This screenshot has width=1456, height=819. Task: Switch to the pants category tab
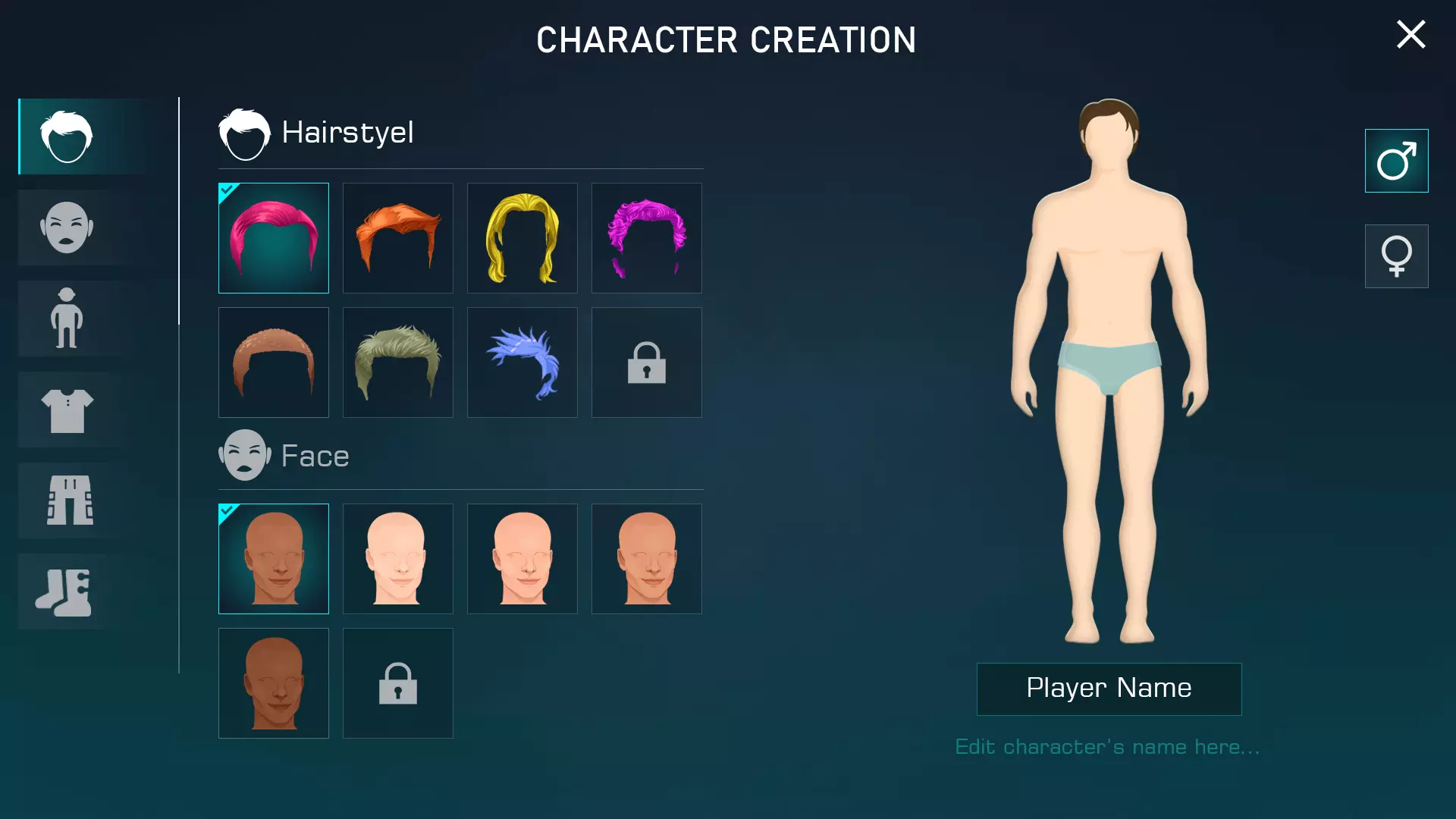(67, 500)
